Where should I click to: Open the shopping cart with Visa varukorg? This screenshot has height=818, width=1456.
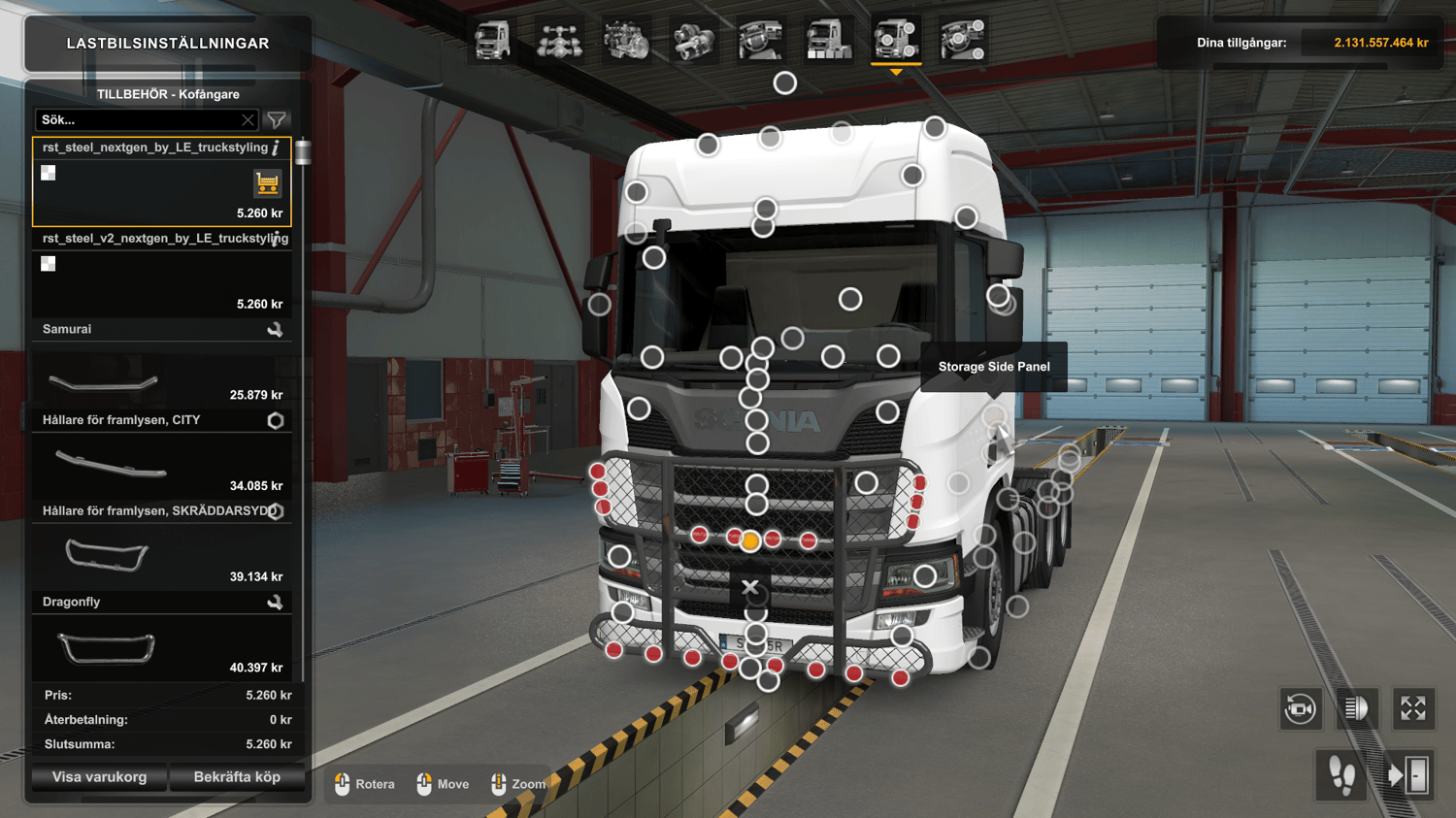tap(99, 777)
